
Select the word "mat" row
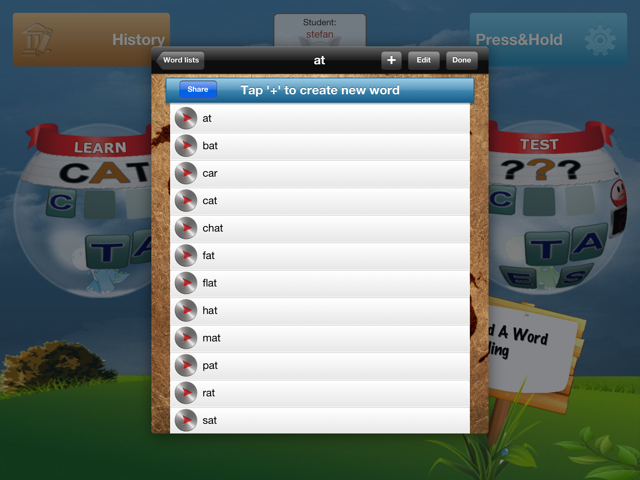click(x=320, y=338)
